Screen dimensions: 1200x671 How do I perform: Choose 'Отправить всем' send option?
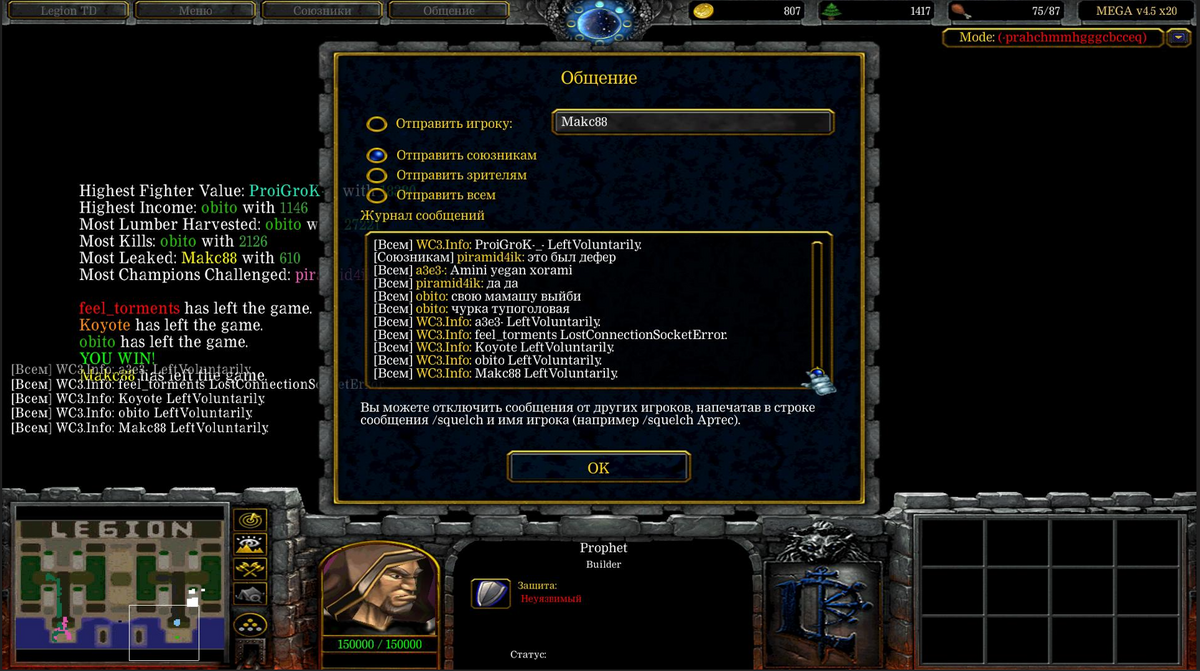377,195
